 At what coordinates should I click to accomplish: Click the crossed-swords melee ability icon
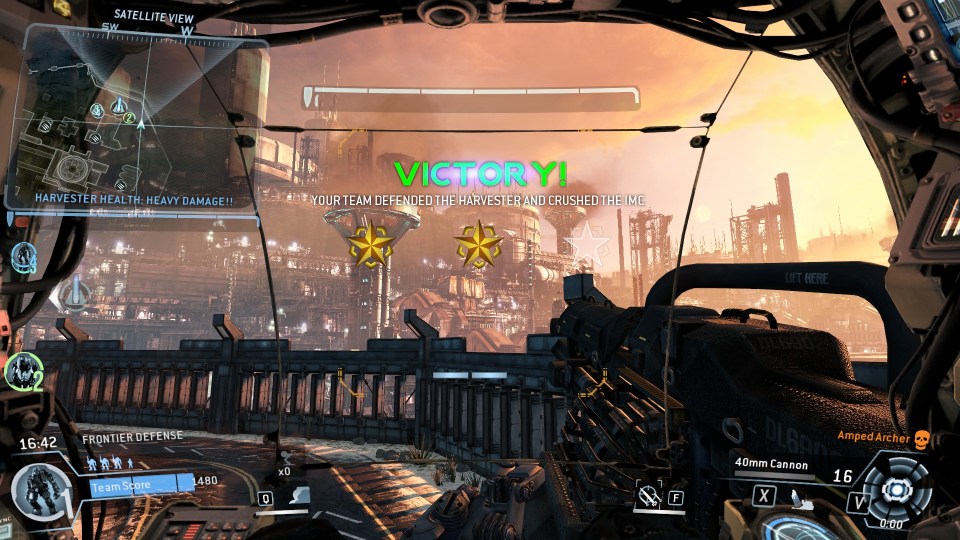point(647,492)
